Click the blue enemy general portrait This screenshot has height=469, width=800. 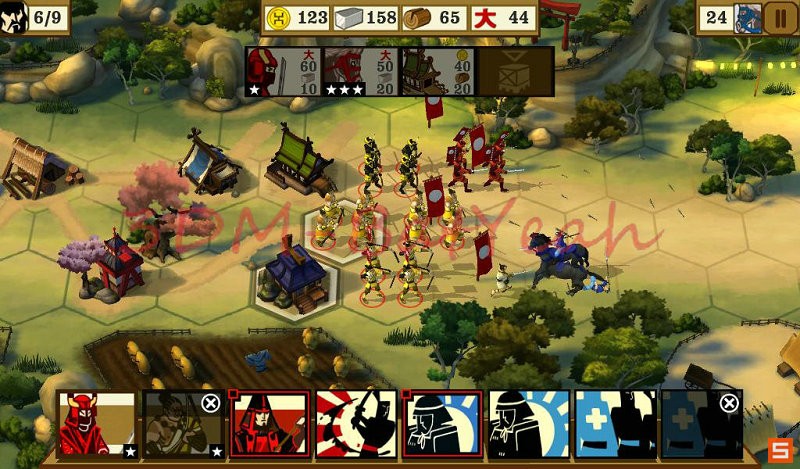click(x=747, y=17)
